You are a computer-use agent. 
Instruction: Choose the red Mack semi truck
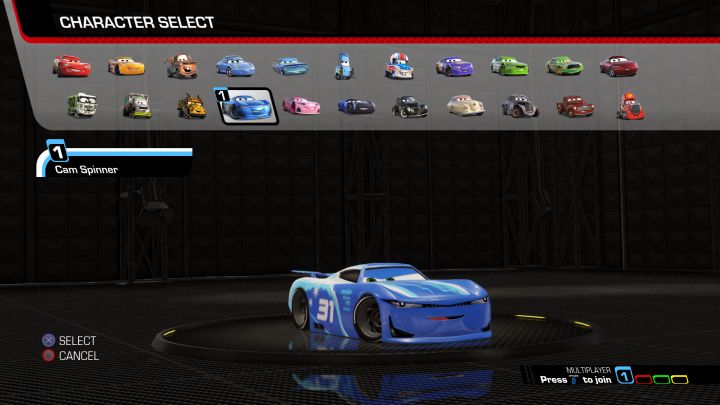tap(629, 104)
